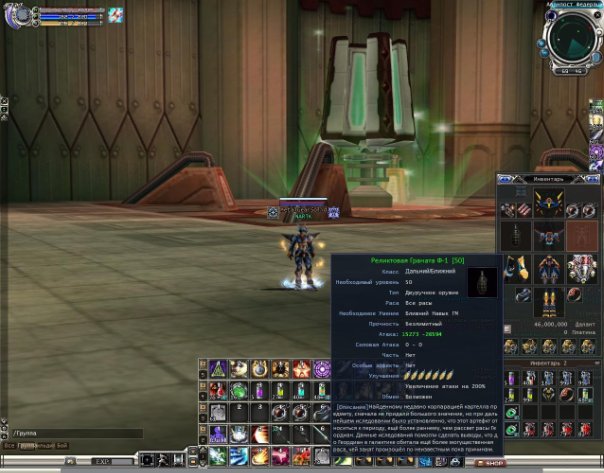Viewport: 604px width, 473px height.
Task: Select the equipped boots slot
Action: point(547,298)
